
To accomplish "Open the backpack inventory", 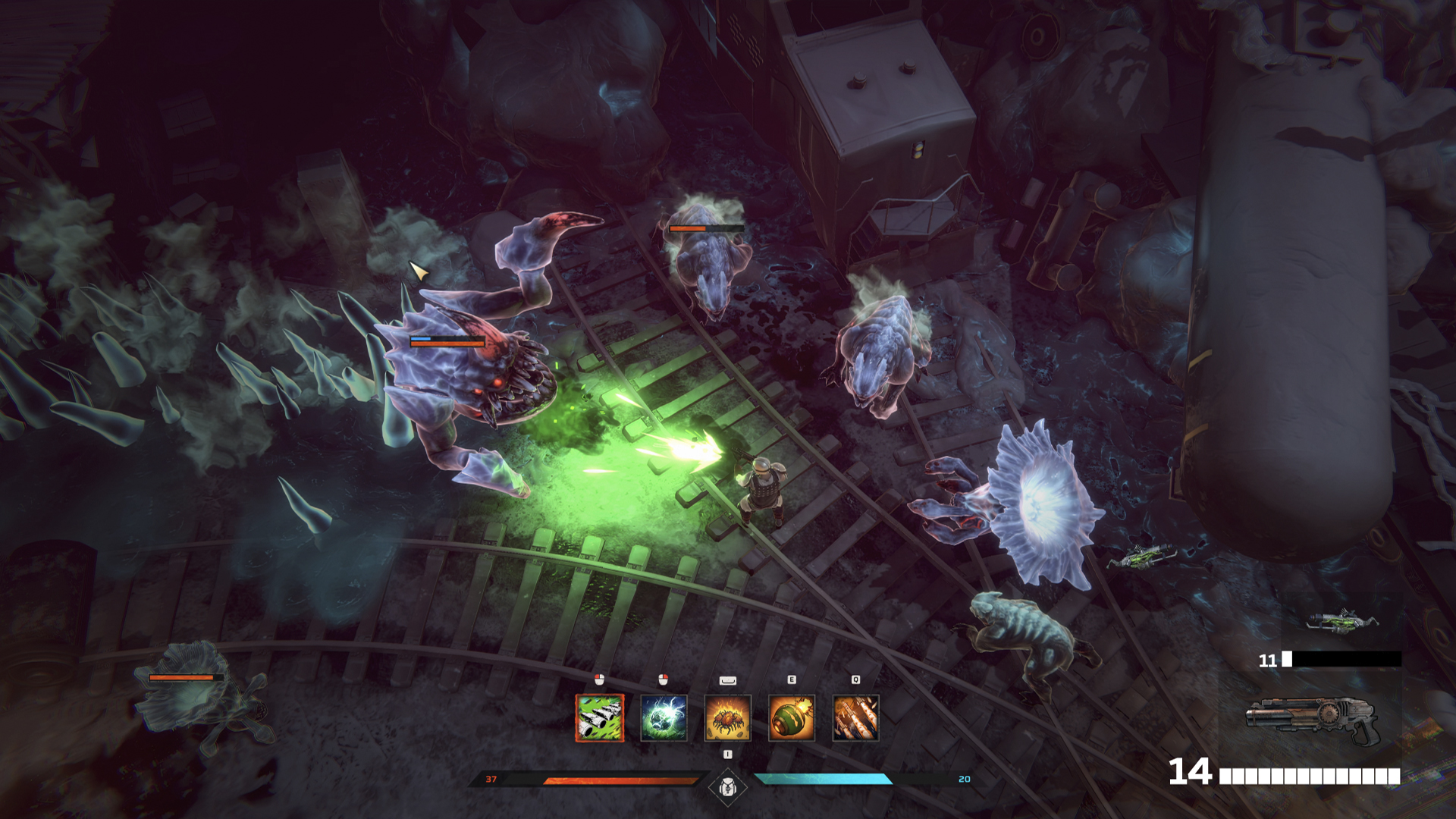I will pos(727,787).
